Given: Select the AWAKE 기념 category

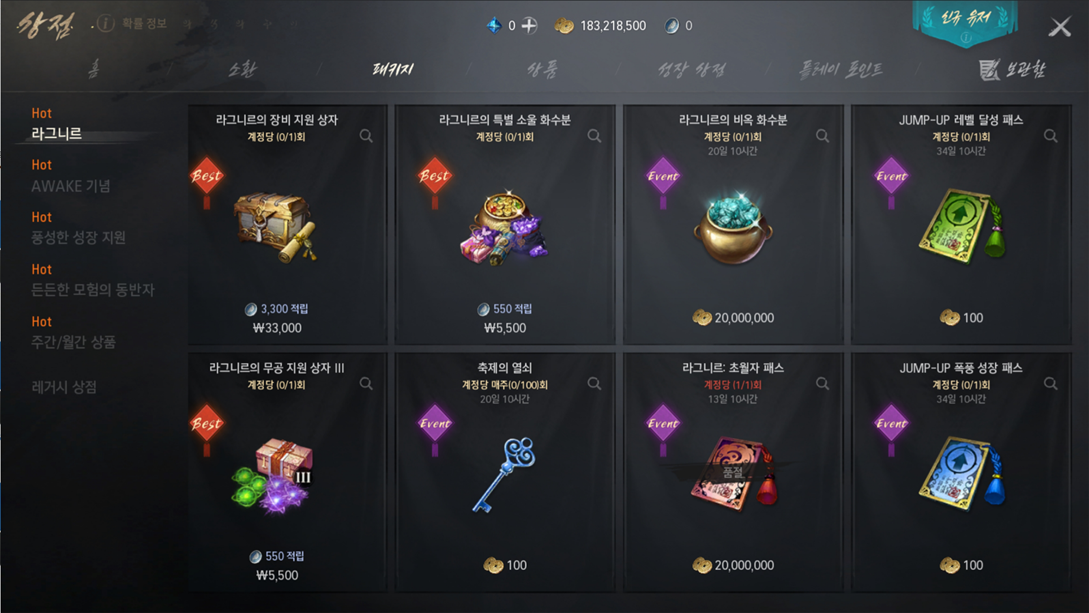Looking at the screenshot, I should pos(70,185).
